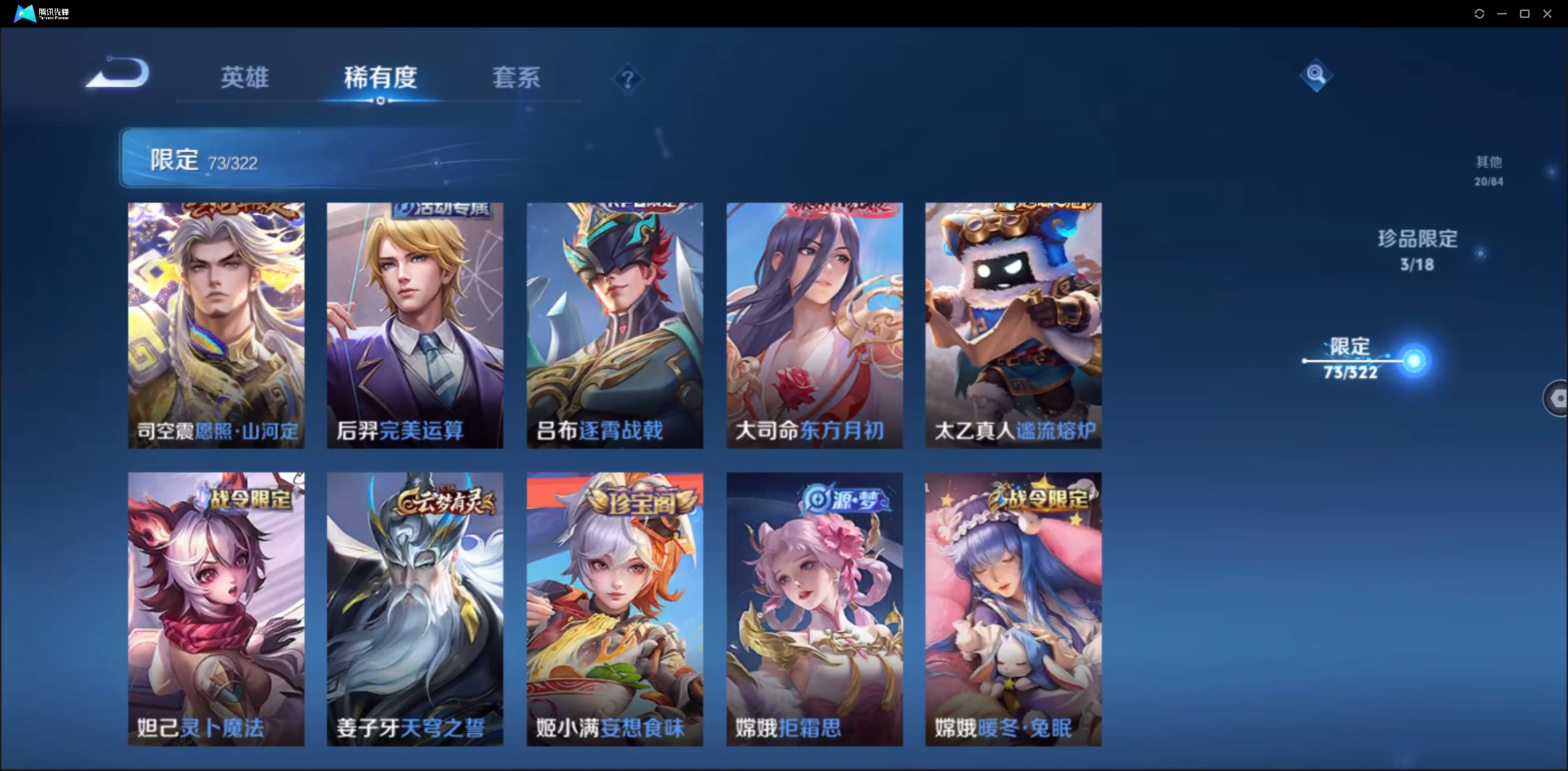The height and width of the screenshot is (771, 1568).
Task: Jump to the 其他 rarity category
Action: [x=1488, y=170]
